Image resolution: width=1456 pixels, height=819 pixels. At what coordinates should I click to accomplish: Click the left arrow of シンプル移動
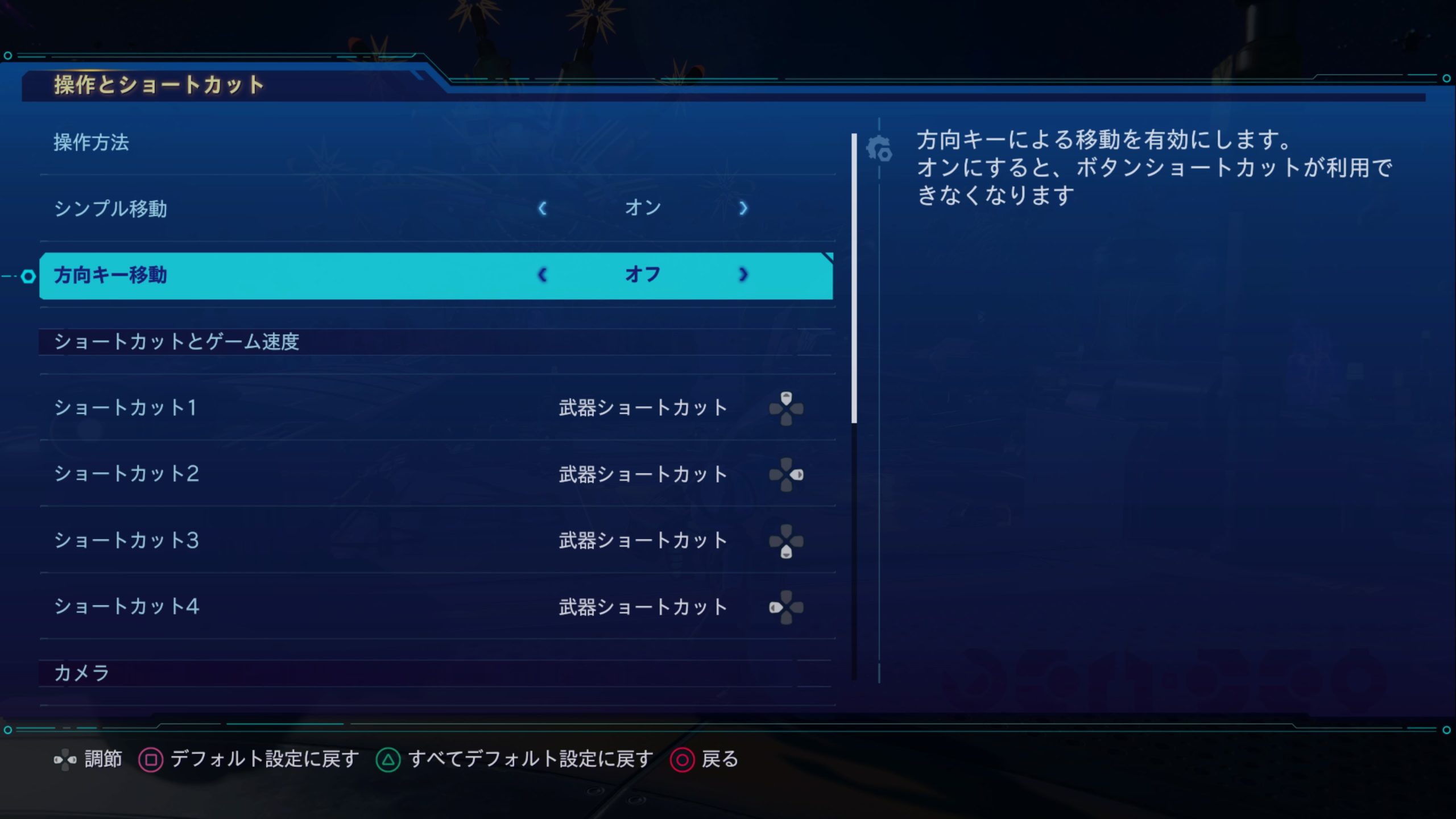(544, 208)
